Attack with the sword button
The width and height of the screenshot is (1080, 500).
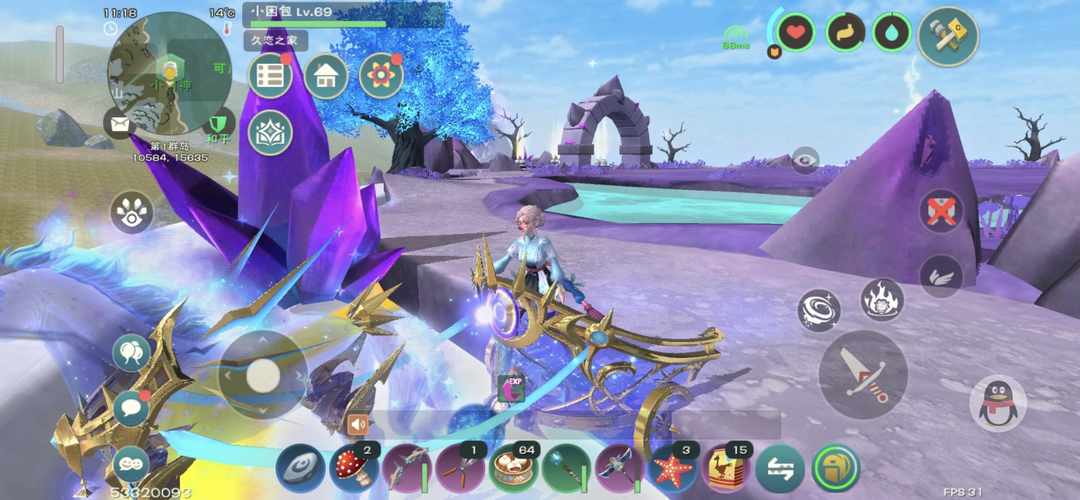[862, 374]
